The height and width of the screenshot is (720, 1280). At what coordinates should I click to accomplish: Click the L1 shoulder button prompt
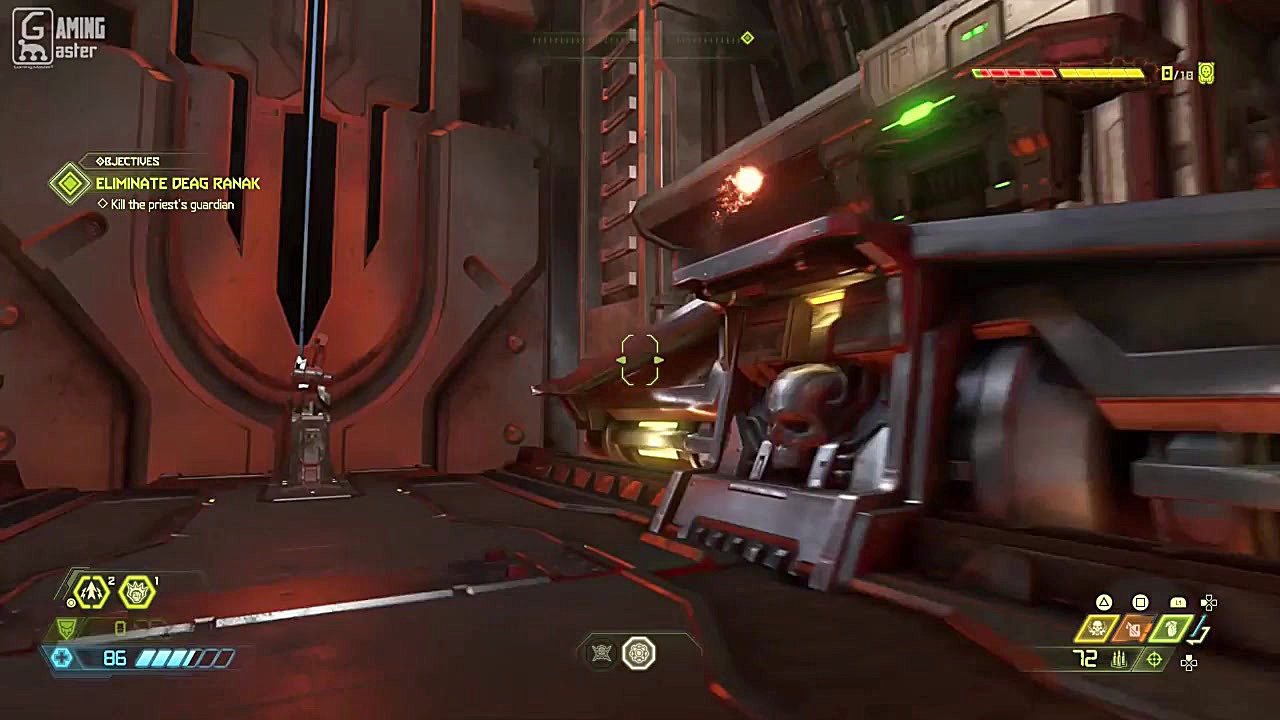coord(1178,603)
